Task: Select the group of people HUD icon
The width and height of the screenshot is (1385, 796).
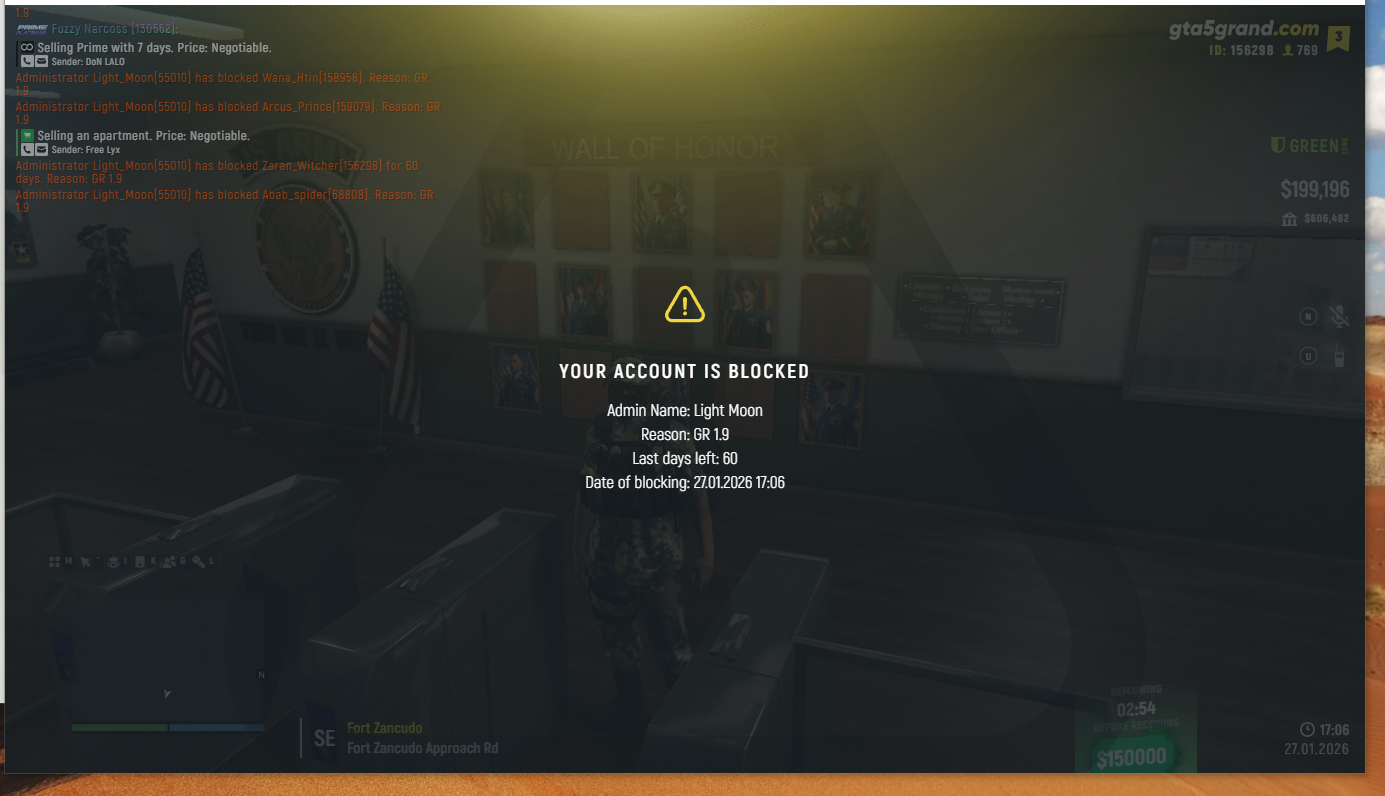Action: [x=169, y=562]
